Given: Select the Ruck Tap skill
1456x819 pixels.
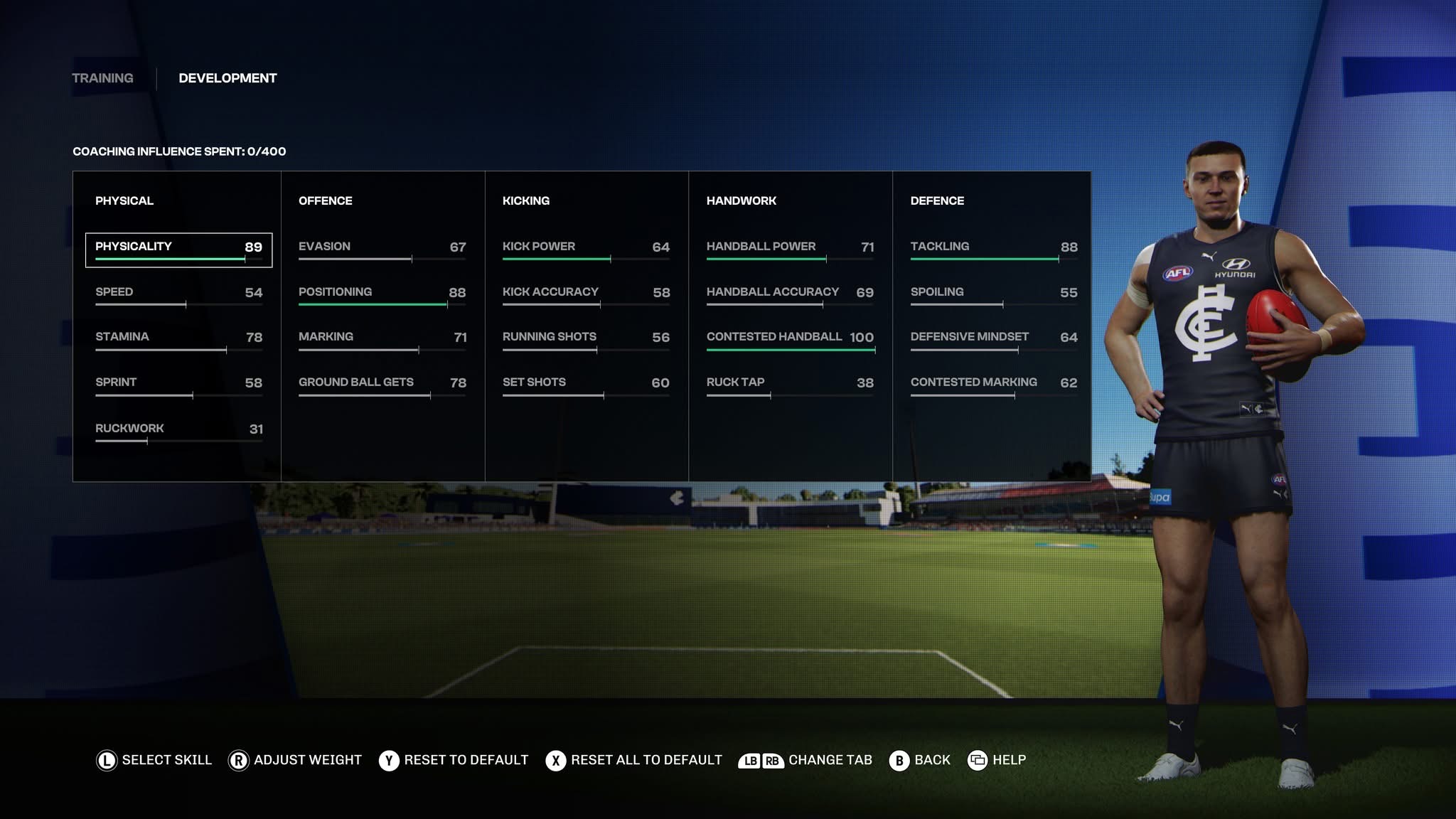Looking at the screenshot, I should point(790,385).
